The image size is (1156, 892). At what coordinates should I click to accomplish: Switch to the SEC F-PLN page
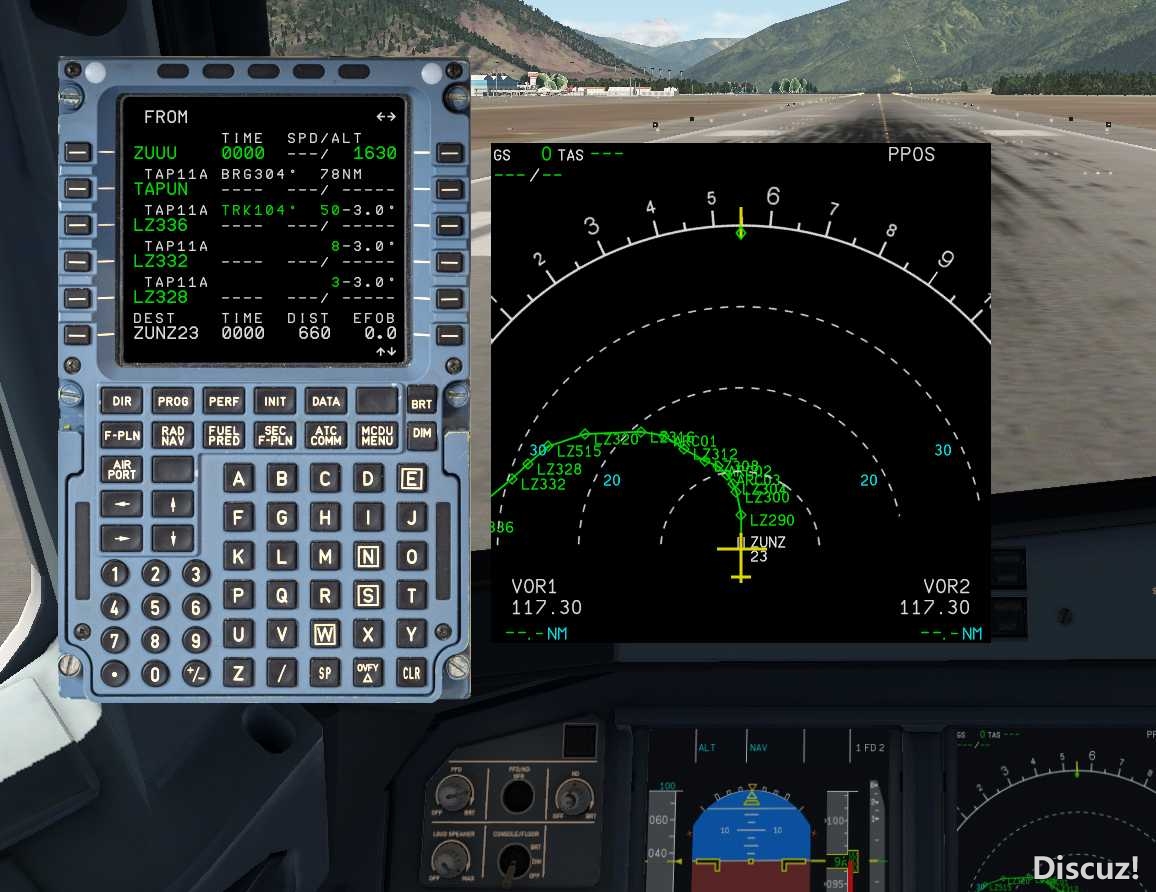pos(275,435)
